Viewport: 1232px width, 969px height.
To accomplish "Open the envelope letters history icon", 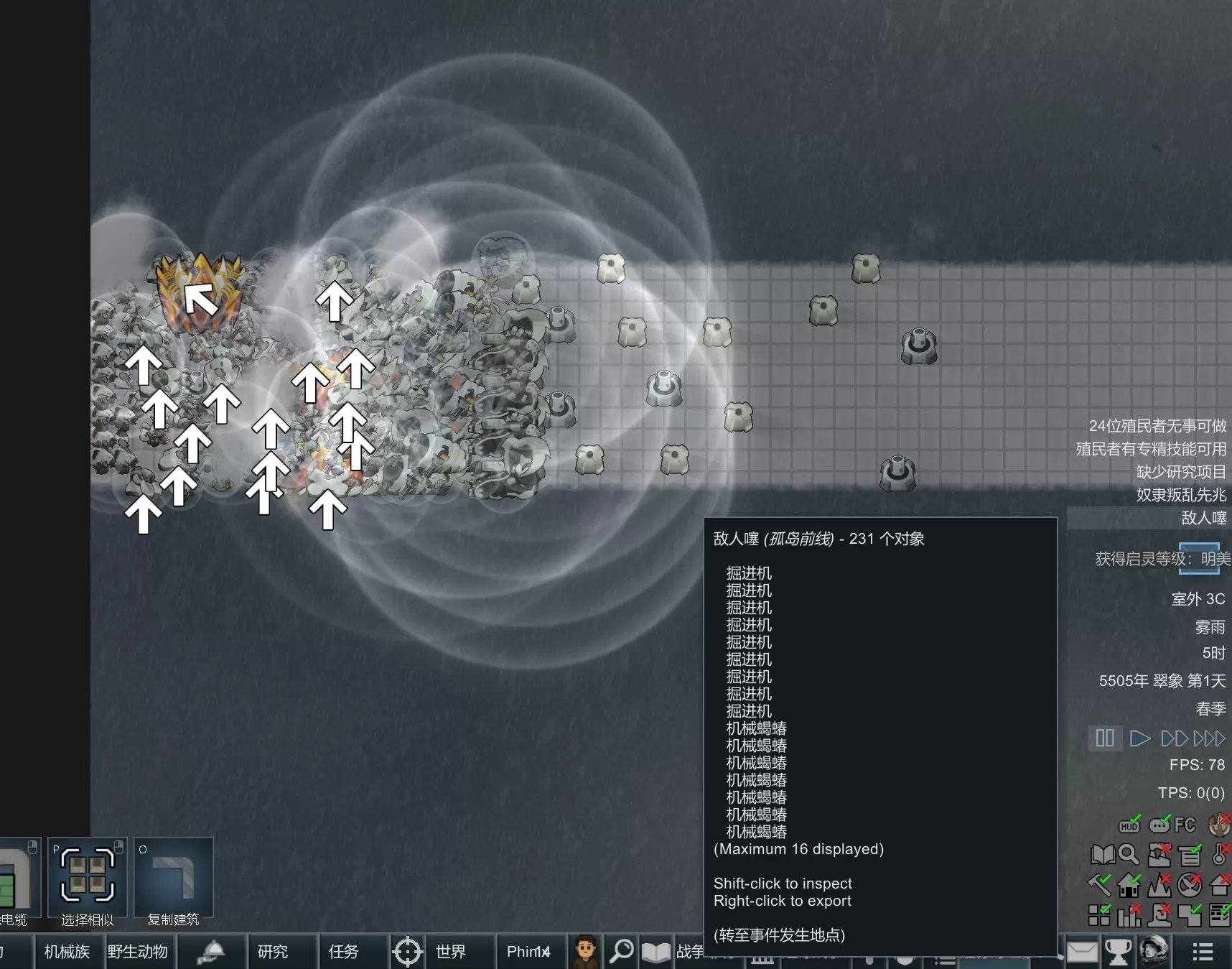I will click(x=1082, y=952).
